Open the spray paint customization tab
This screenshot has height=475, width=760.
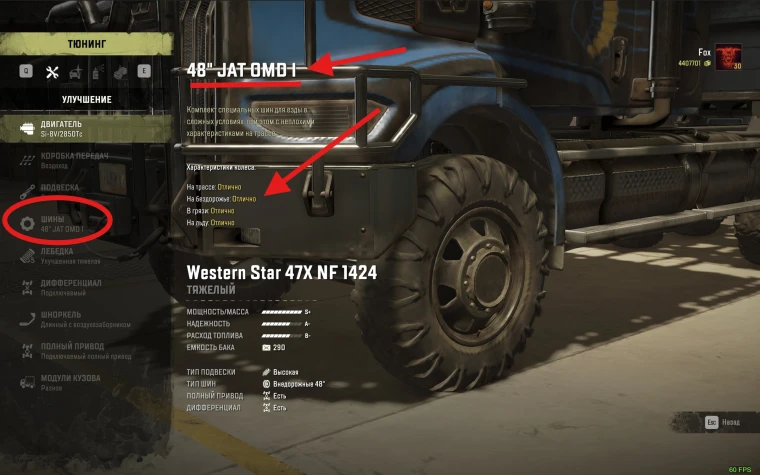pos(97,72)
